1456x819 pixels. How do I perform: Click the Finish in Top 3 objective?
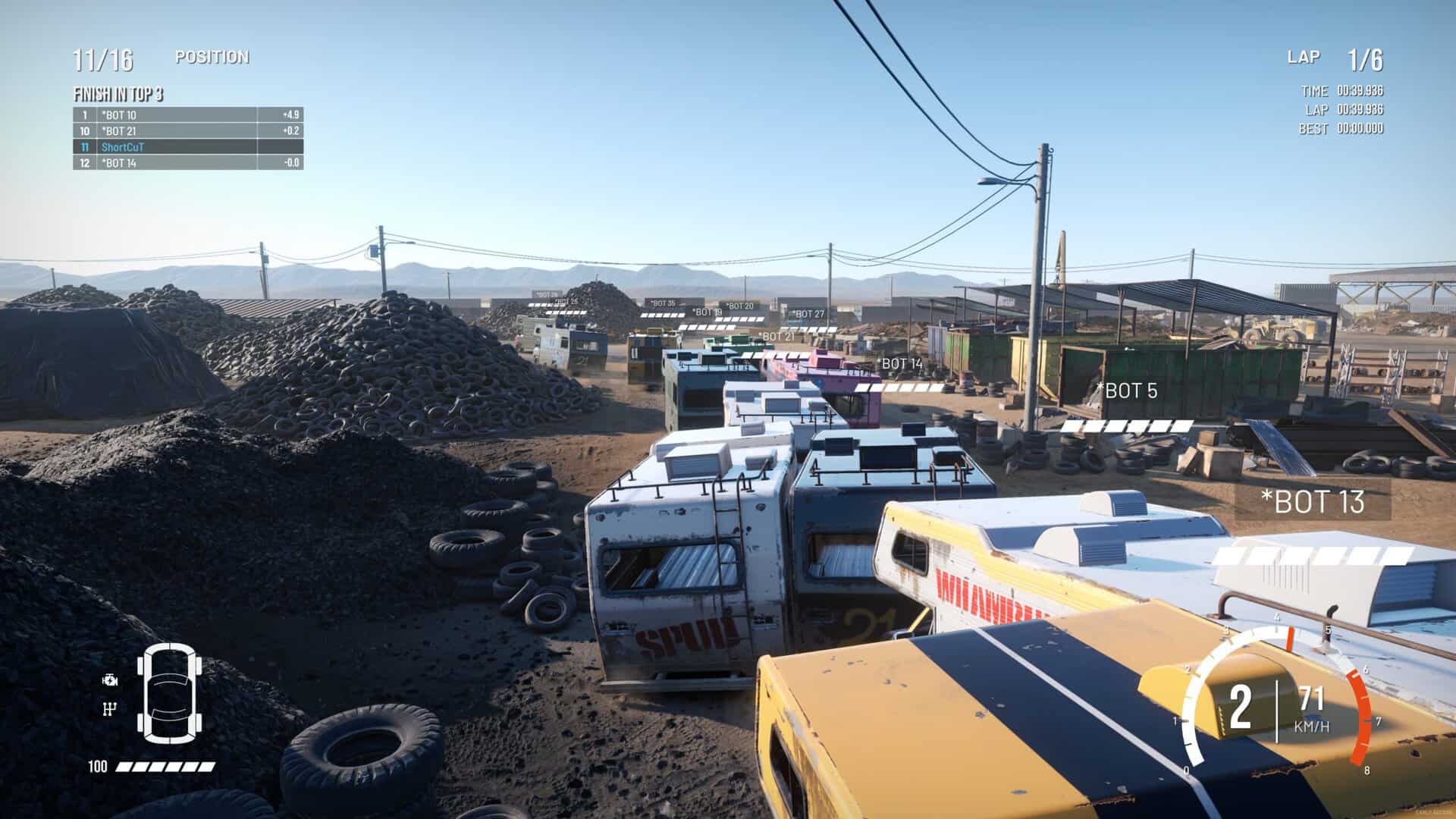coord(118,95)
